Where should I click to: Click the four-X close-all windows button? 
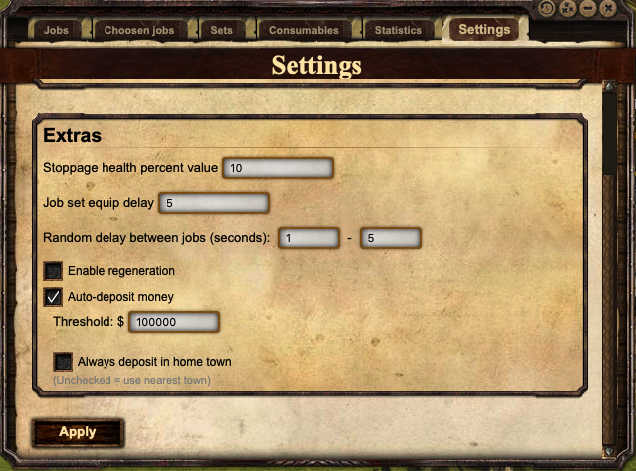click(568, 9)
